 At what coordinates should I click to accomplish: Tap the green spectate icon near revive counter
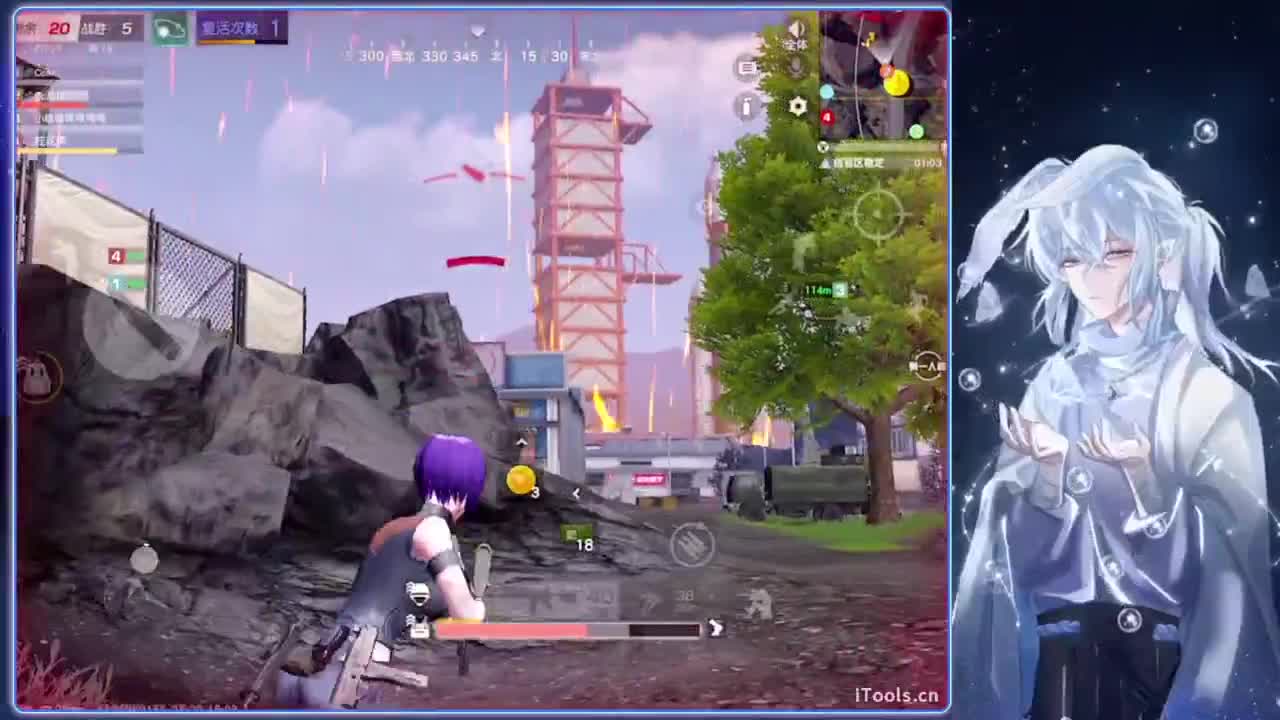point(168,30)
